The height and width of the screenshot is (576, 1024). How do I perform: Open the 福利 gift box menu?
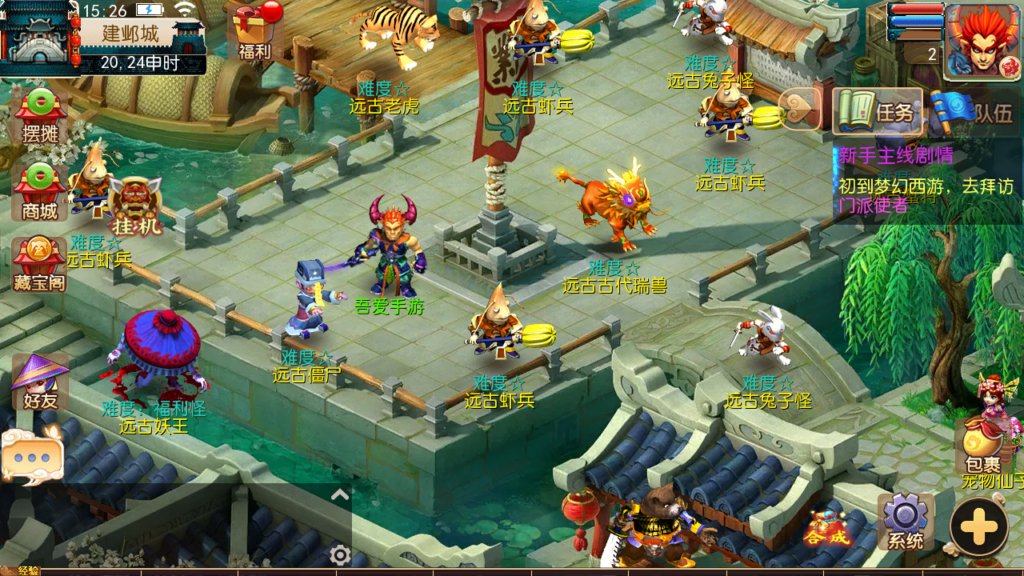(252, 30)
